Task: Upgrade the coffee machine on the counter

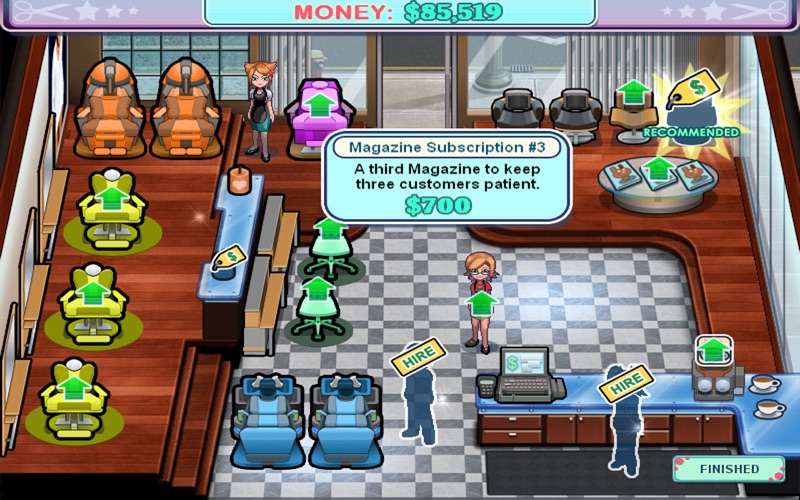Action: click(711, 352)
